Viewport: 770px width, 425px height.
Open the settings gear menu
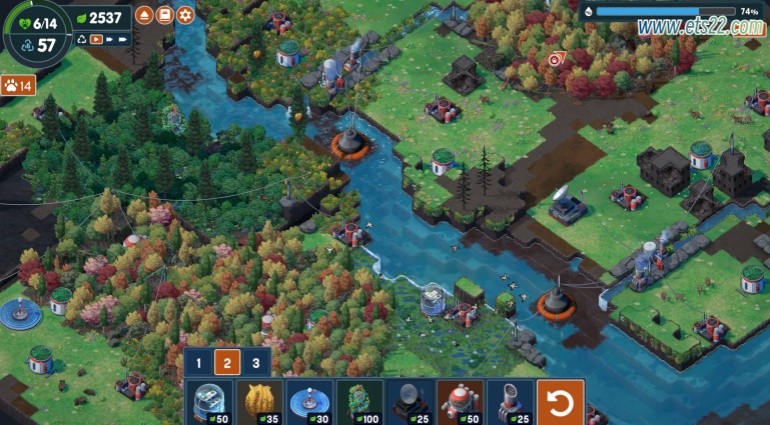tap(185, 15)
